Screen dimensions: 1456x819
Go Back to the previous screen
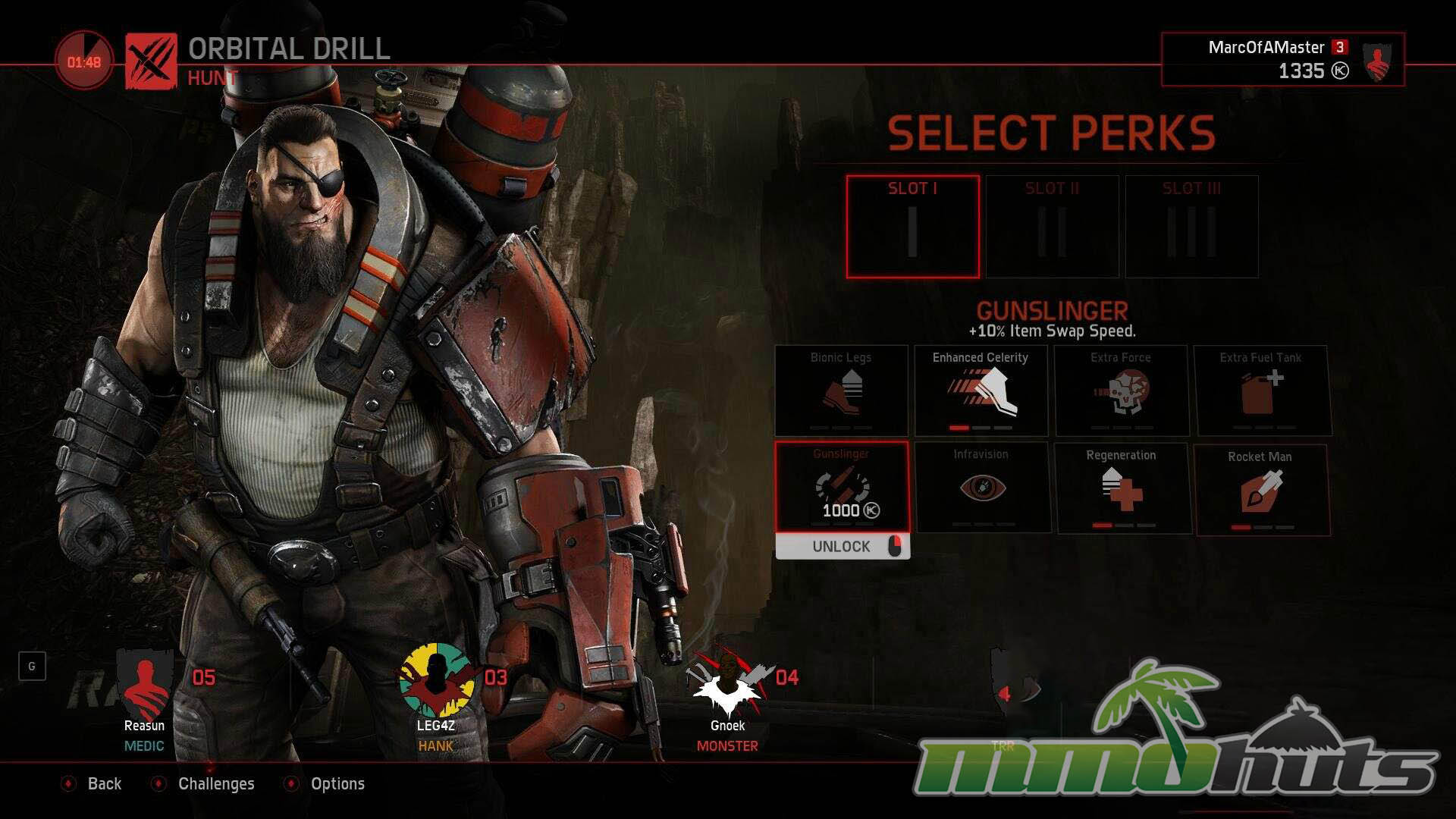tap(103, 784)
